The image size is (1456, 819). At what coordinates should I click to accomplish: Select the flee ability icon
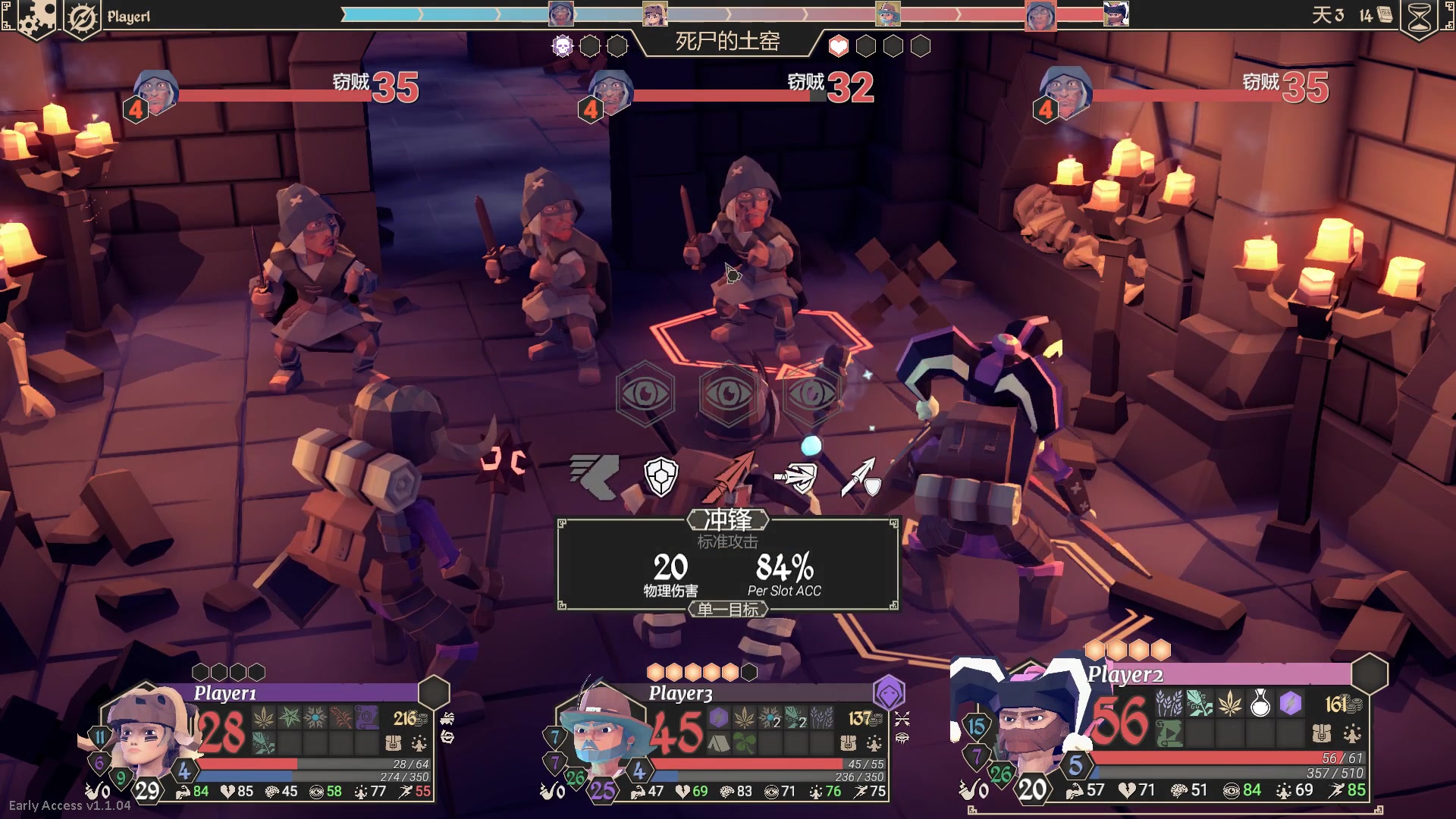tap(595, 475)
